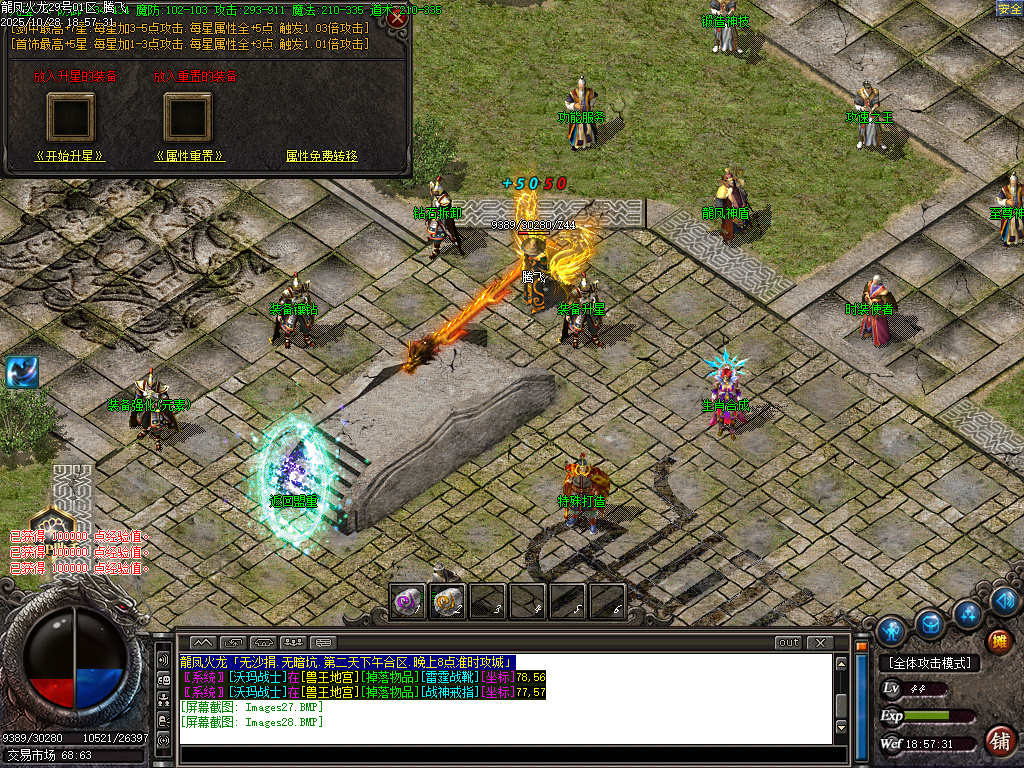
Task: Toggle sound with the speaker icon
Action: 1006,601
